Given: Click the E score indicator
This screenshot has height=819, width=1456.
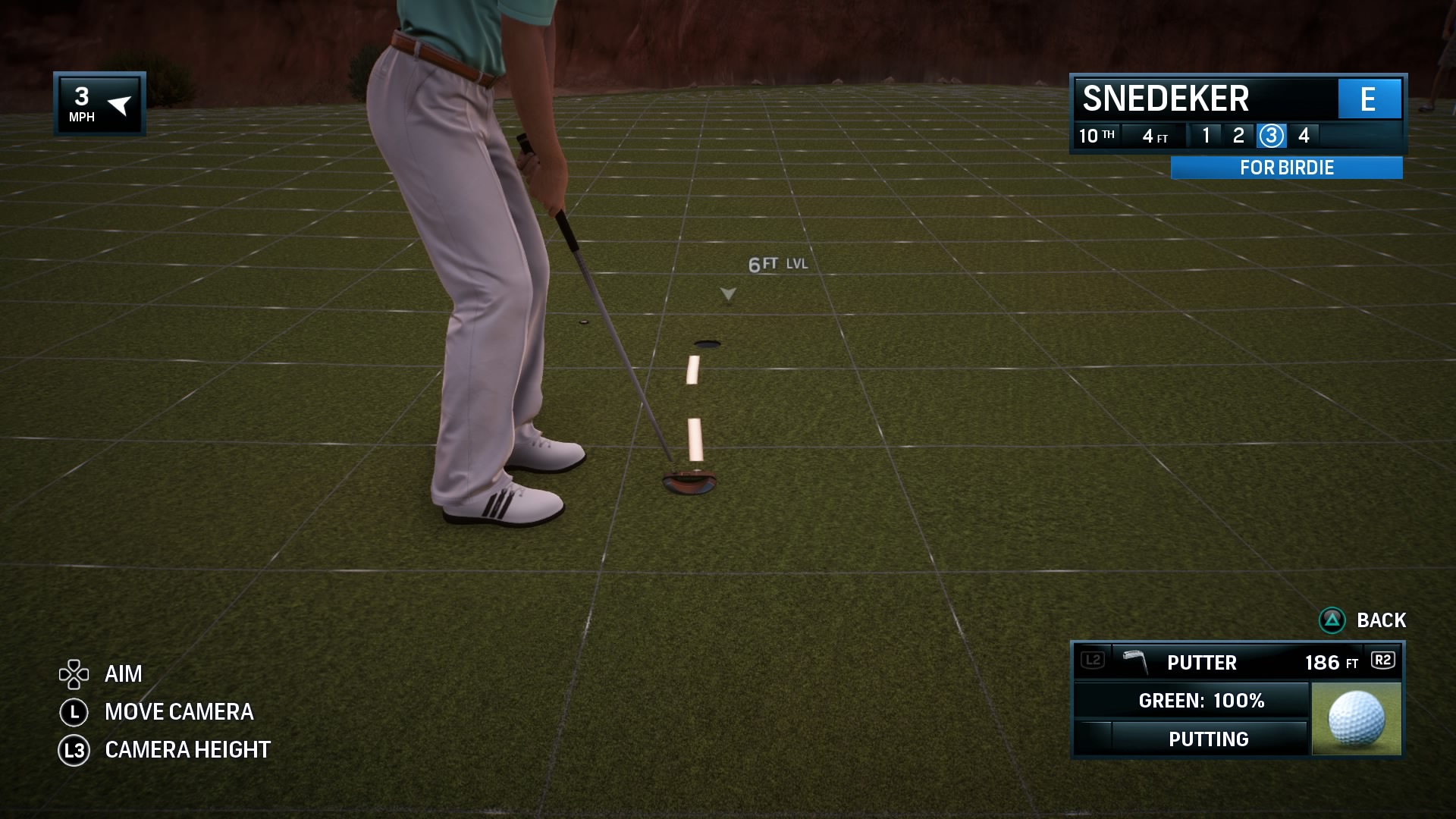Looking at the screenshot, I should click(x=1370, y=99).
